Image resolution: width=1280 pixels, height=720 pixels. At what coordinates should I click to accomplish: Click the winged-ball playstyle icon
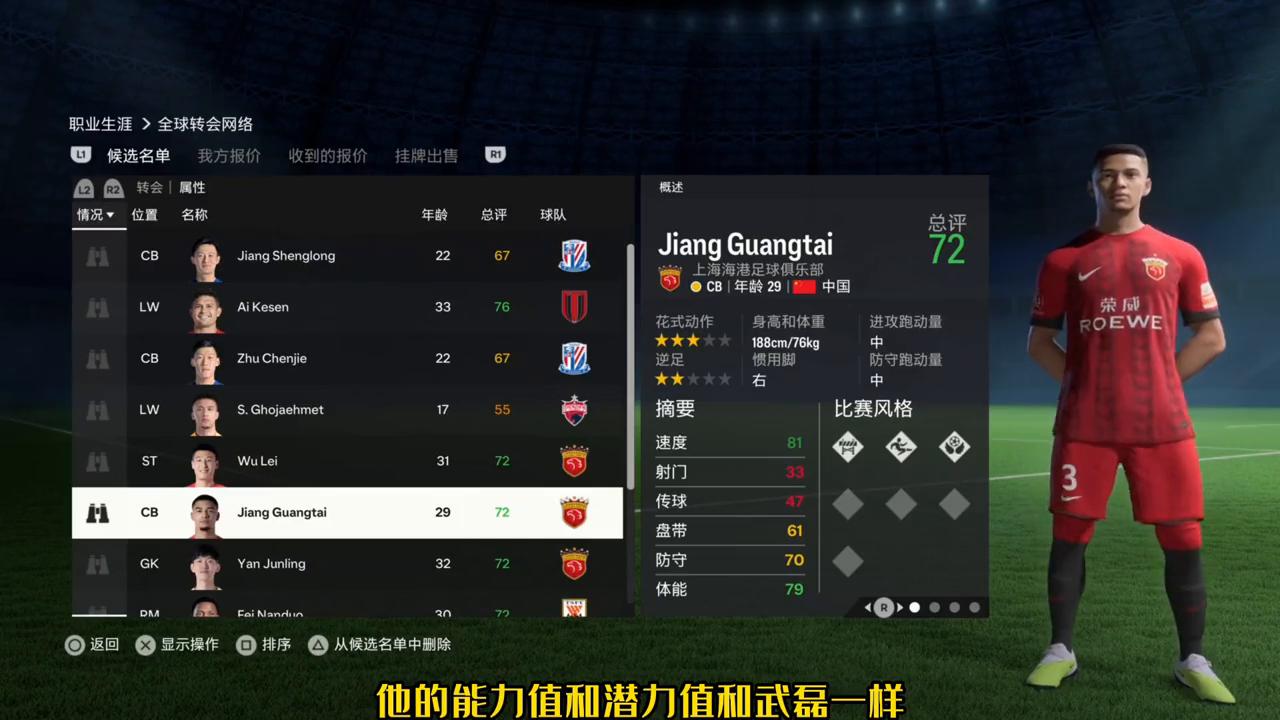[x=954, y=447]
